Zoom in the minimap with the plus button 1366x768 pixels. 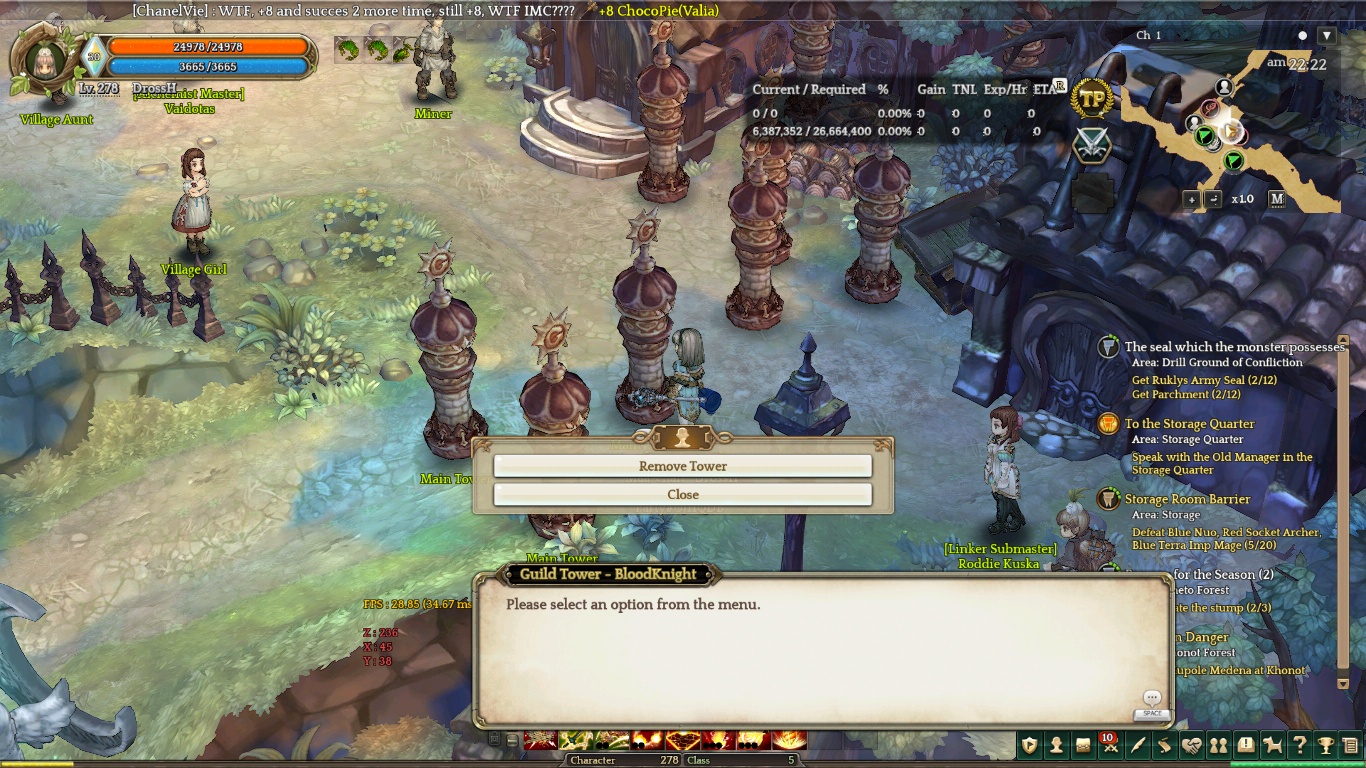pos(1191,199)
